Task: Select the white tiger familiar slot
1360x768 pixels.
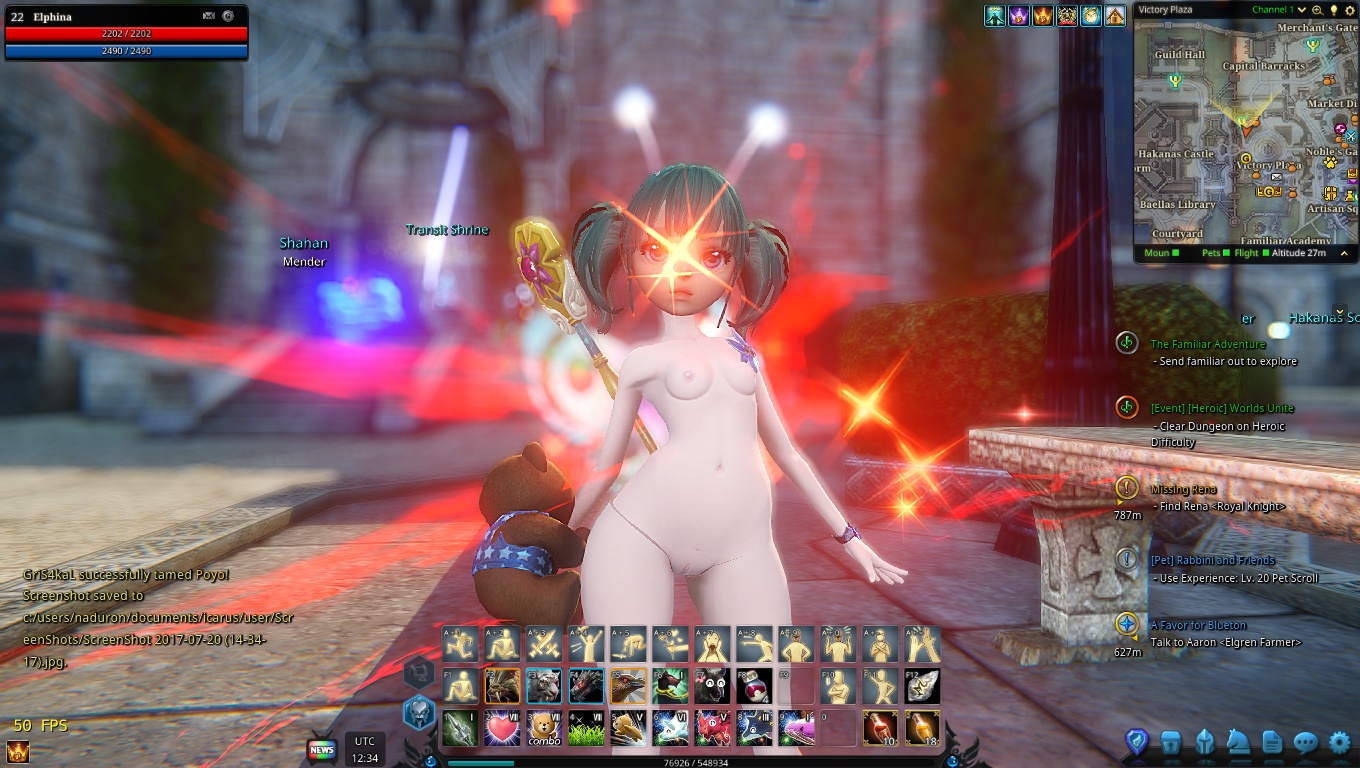Action: pos(544,686)
